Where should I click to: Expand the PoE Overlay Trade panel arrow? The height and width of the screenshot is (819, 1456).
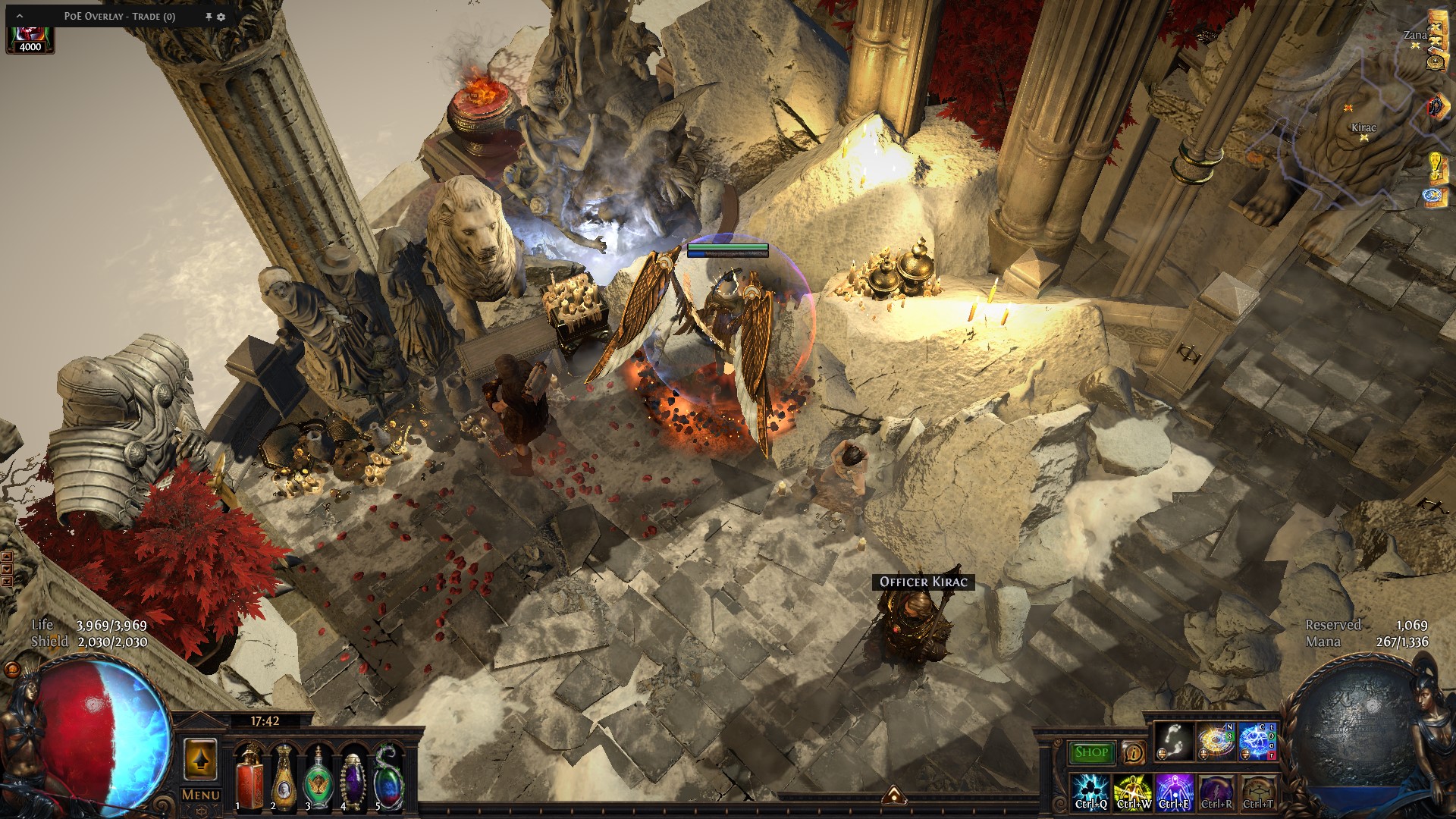(20, 16)
